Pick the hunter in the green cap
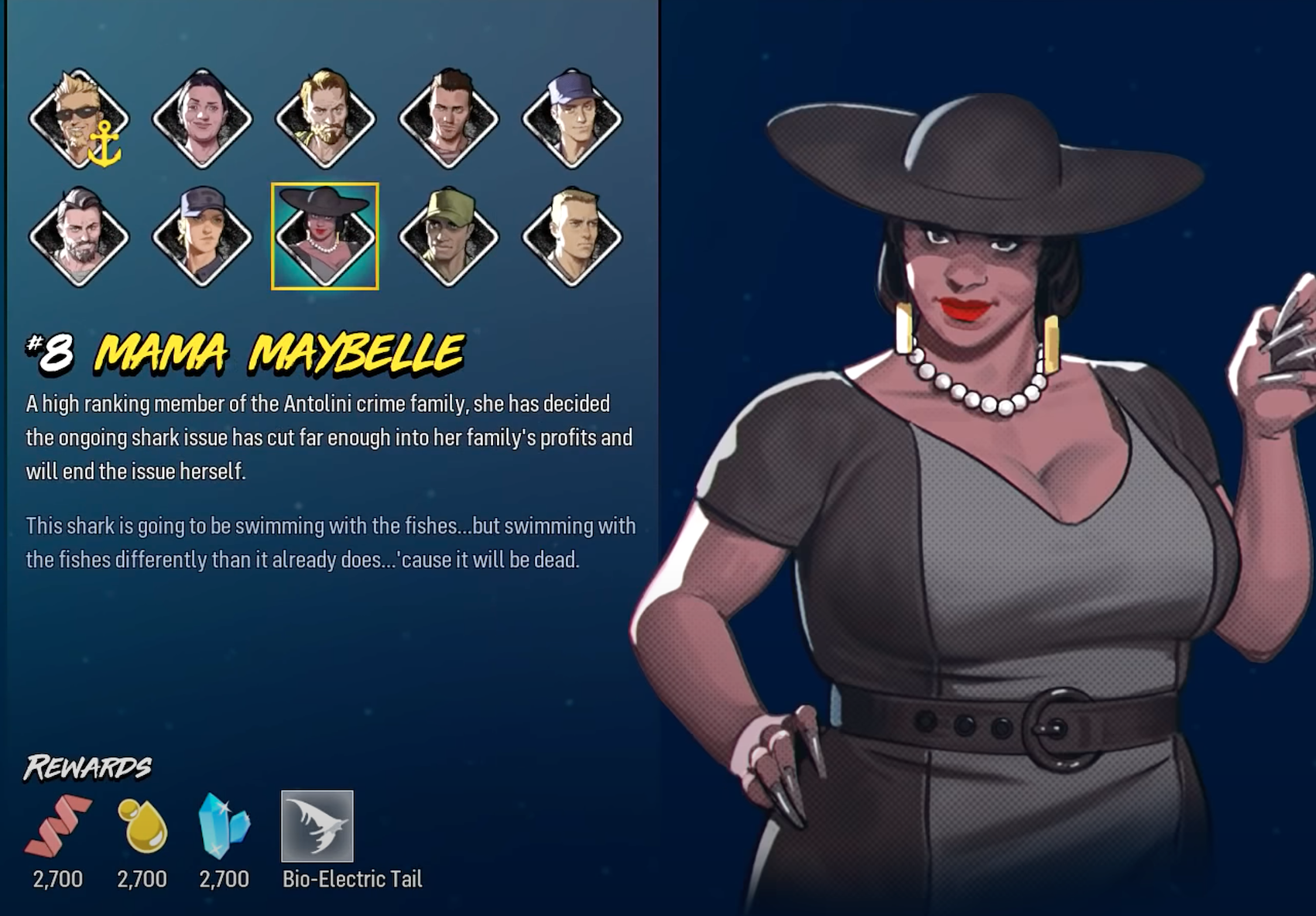The height and width of the screenshot is (916, 1316). (x=448, y=236)
